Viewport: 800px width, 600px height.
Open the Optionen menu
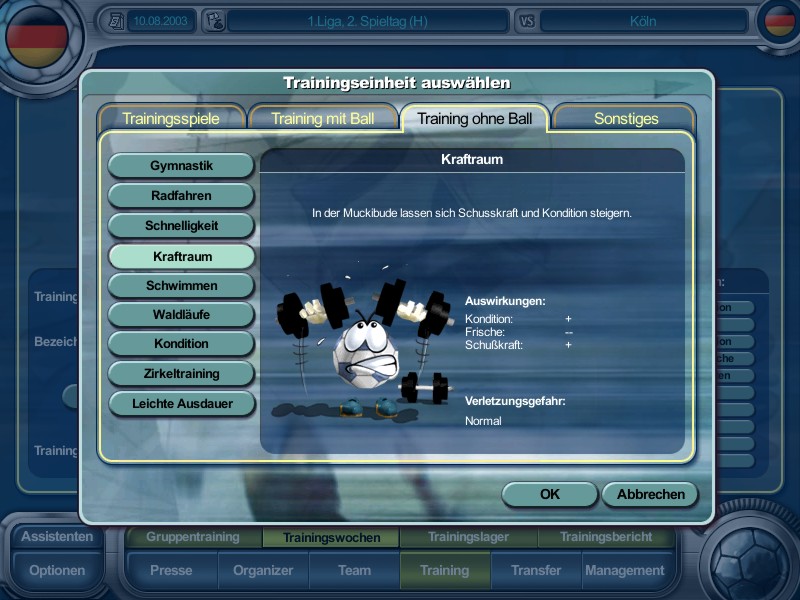(x=57, y=571)
